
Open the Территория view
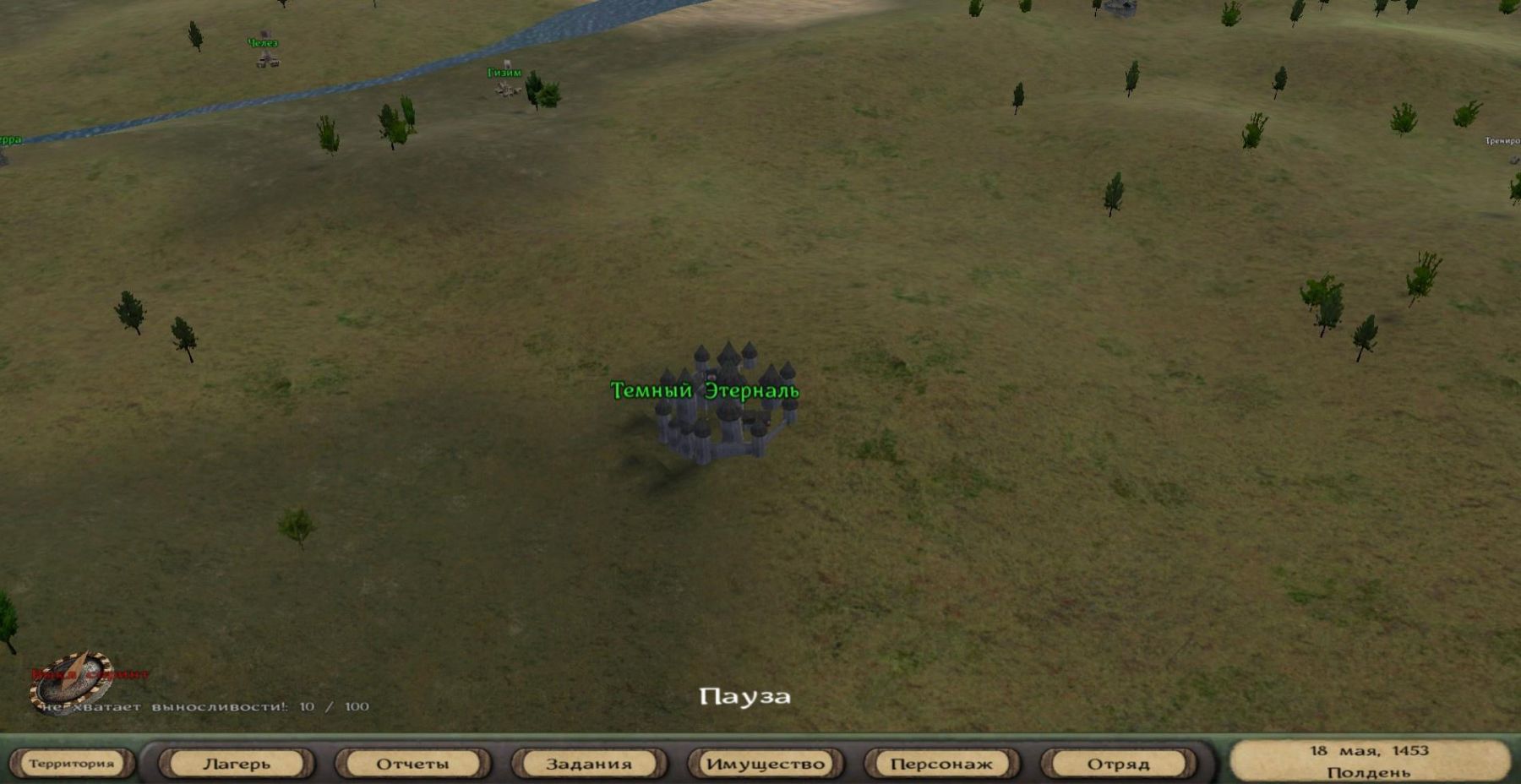[71, 764]
